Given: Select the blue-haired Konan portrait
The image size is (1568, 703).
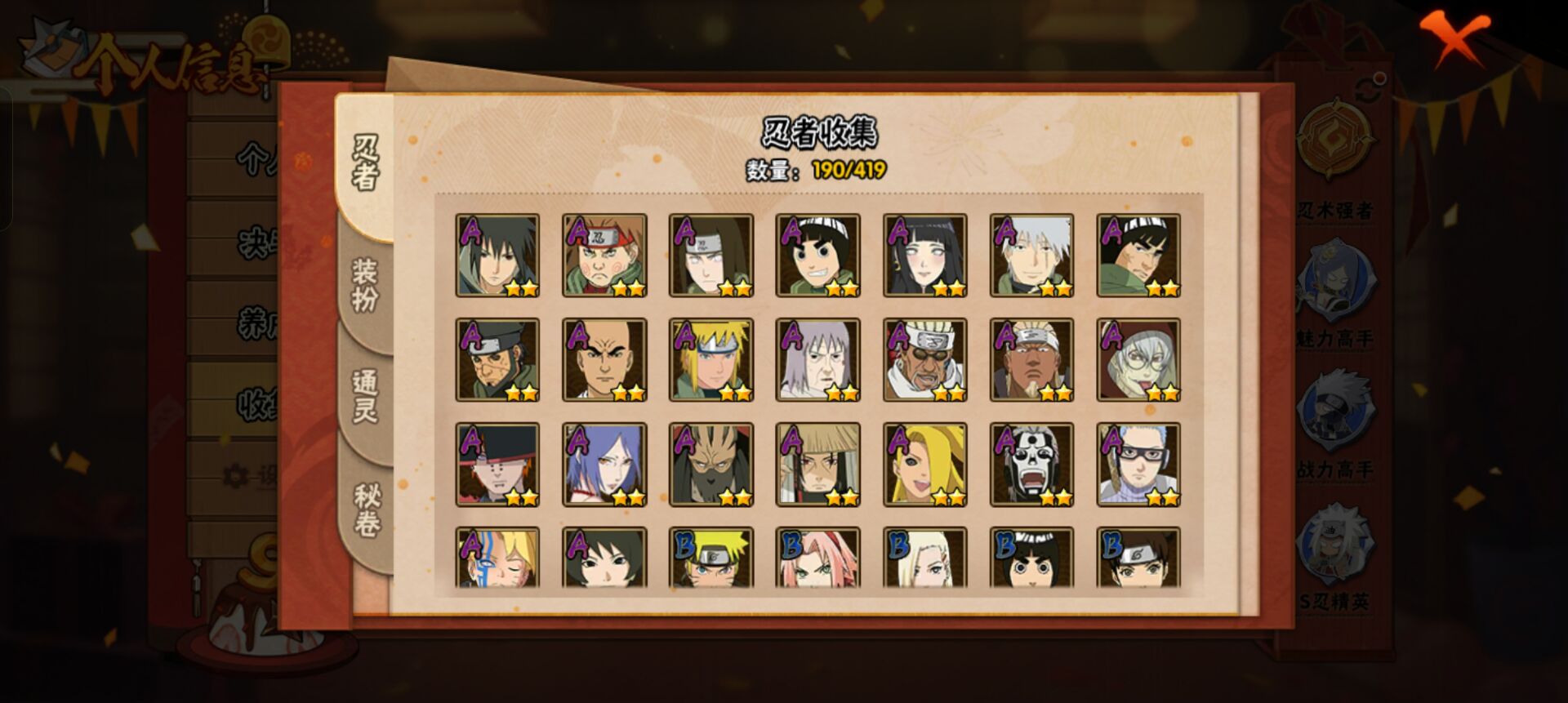Looking at the screenshot, I should click(604, 465).
